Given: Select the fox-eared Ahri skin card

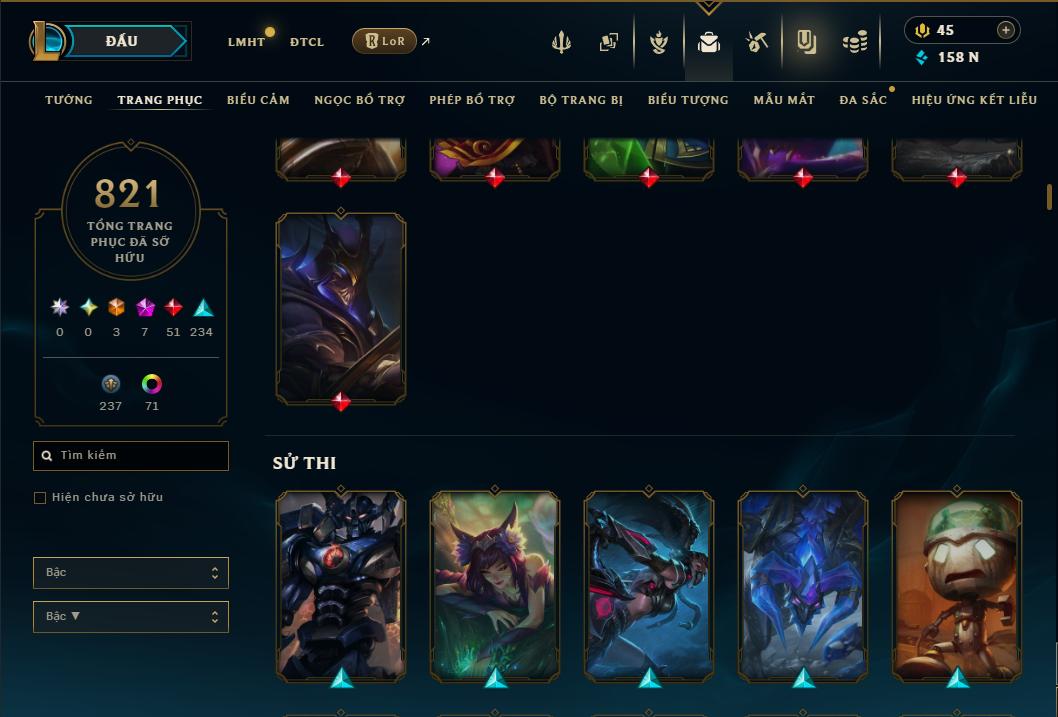Looking at the screenshot, I should (495, 585).
